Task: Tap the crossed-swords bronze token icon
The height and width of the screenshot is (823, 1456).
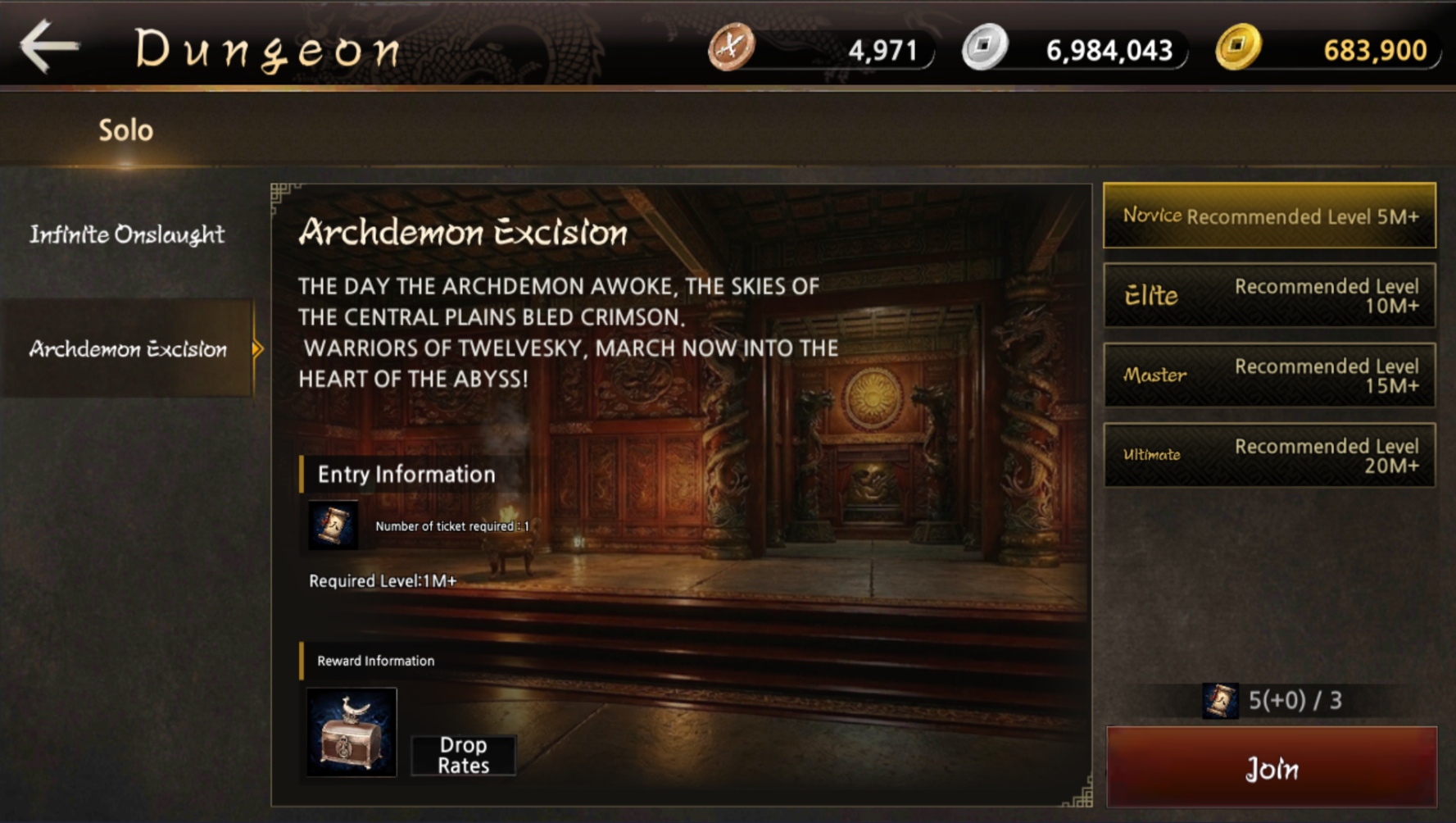Action: 731,48
